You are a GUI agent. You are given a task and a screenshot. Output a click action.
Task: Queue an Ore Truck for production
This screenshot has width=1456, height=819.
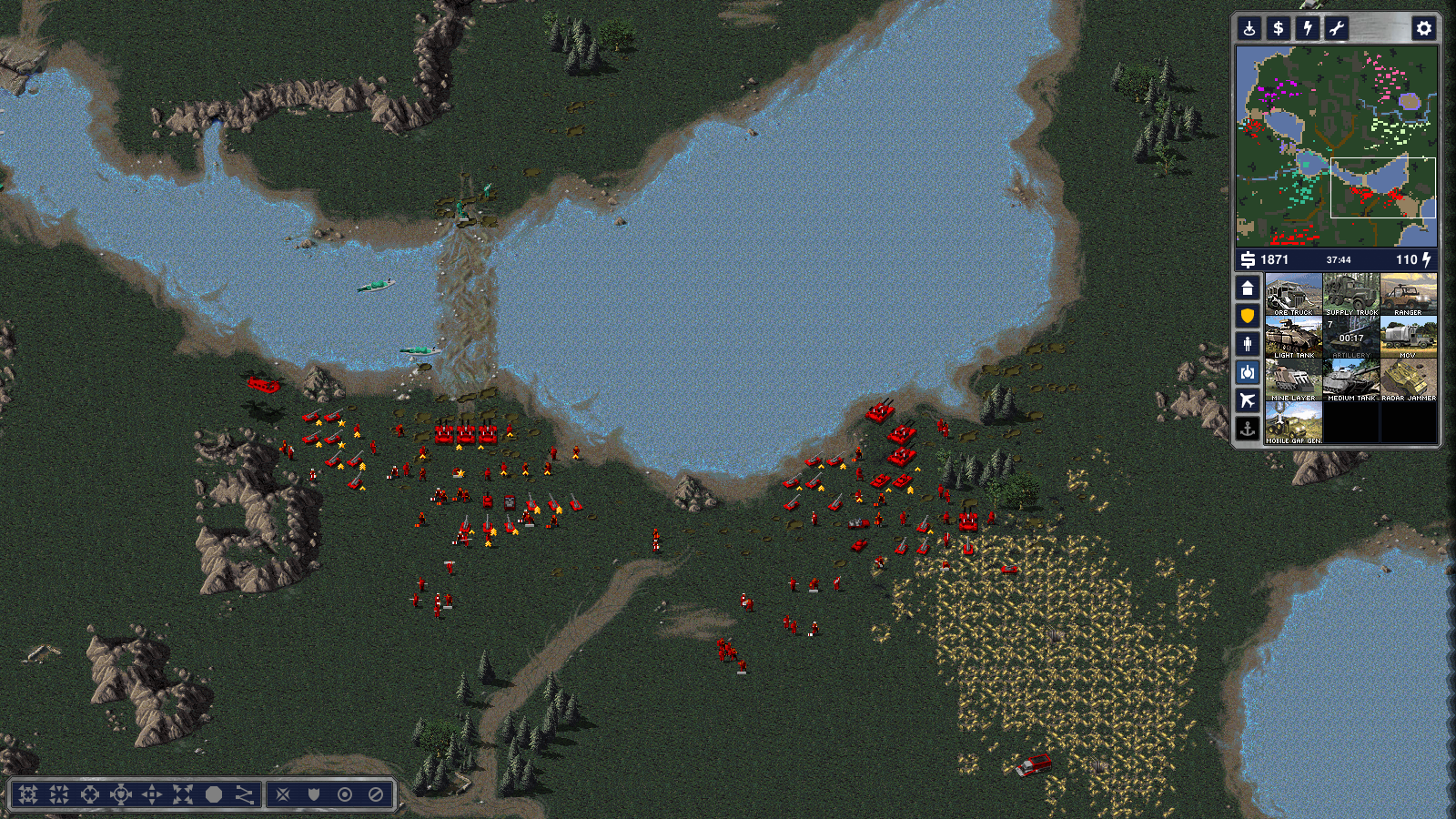point(1293,294)
